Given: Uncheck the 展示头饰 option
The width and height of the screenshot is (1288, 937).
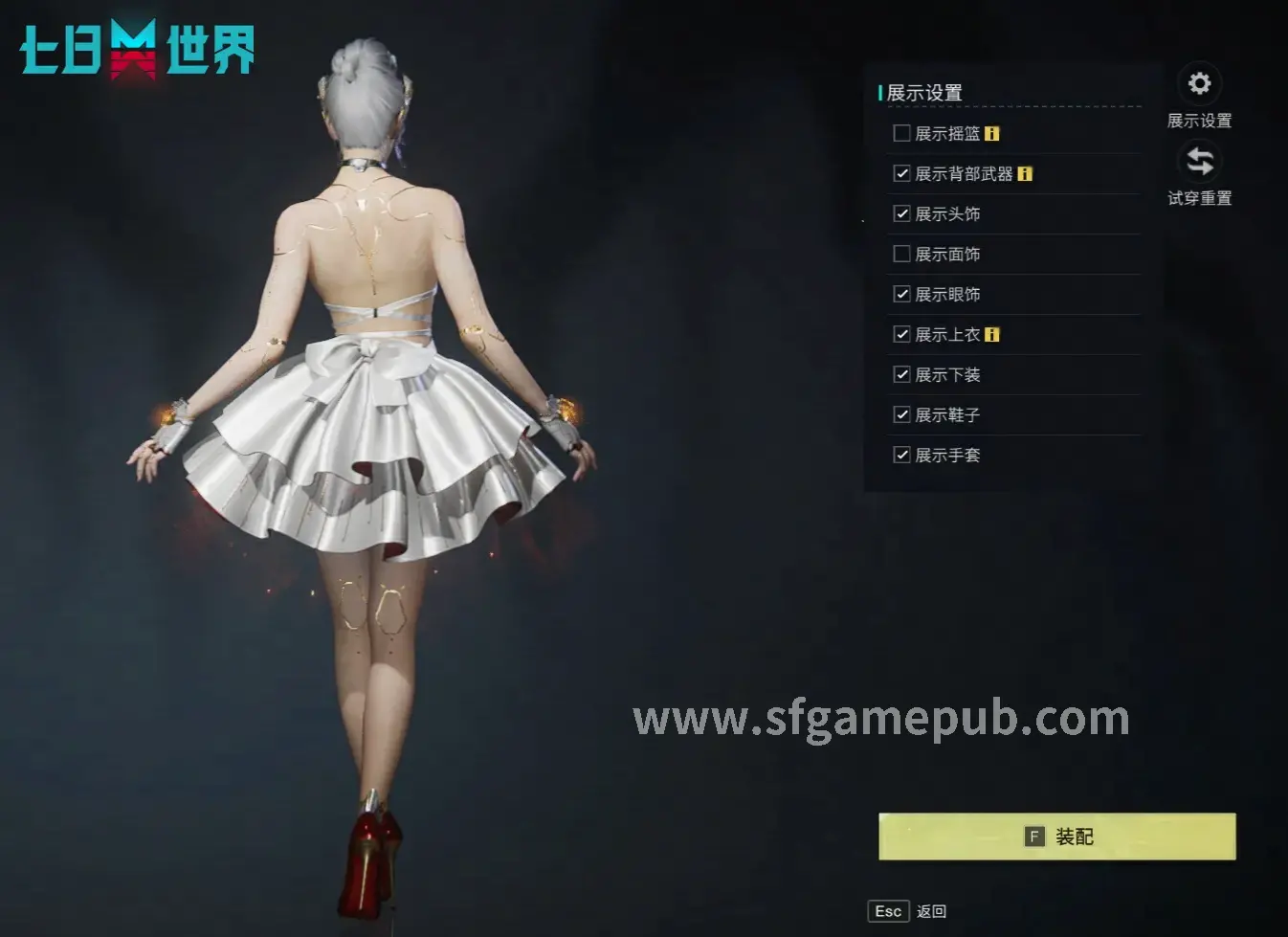Looking at the screenshot, I should pos(901,213).
